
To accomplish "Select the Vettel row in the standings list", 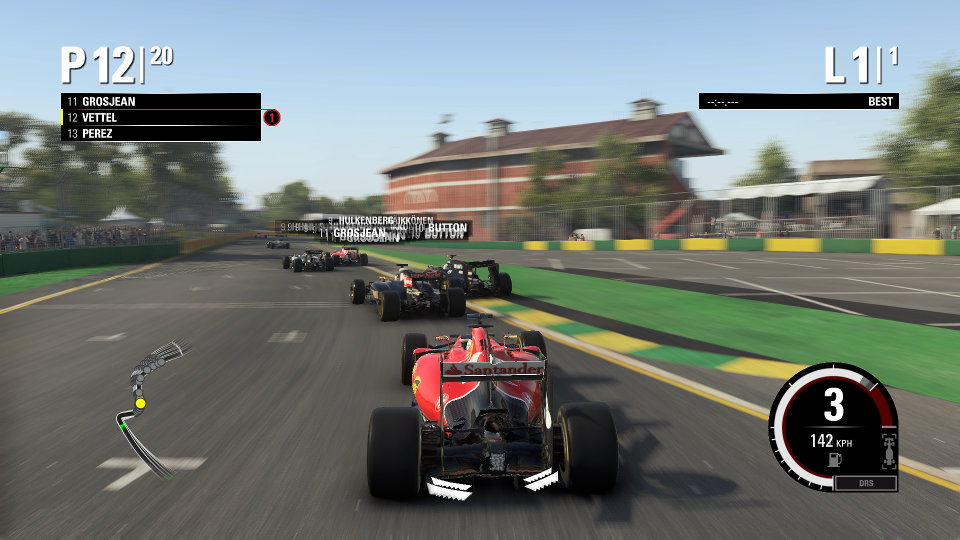I will point(160,117).
